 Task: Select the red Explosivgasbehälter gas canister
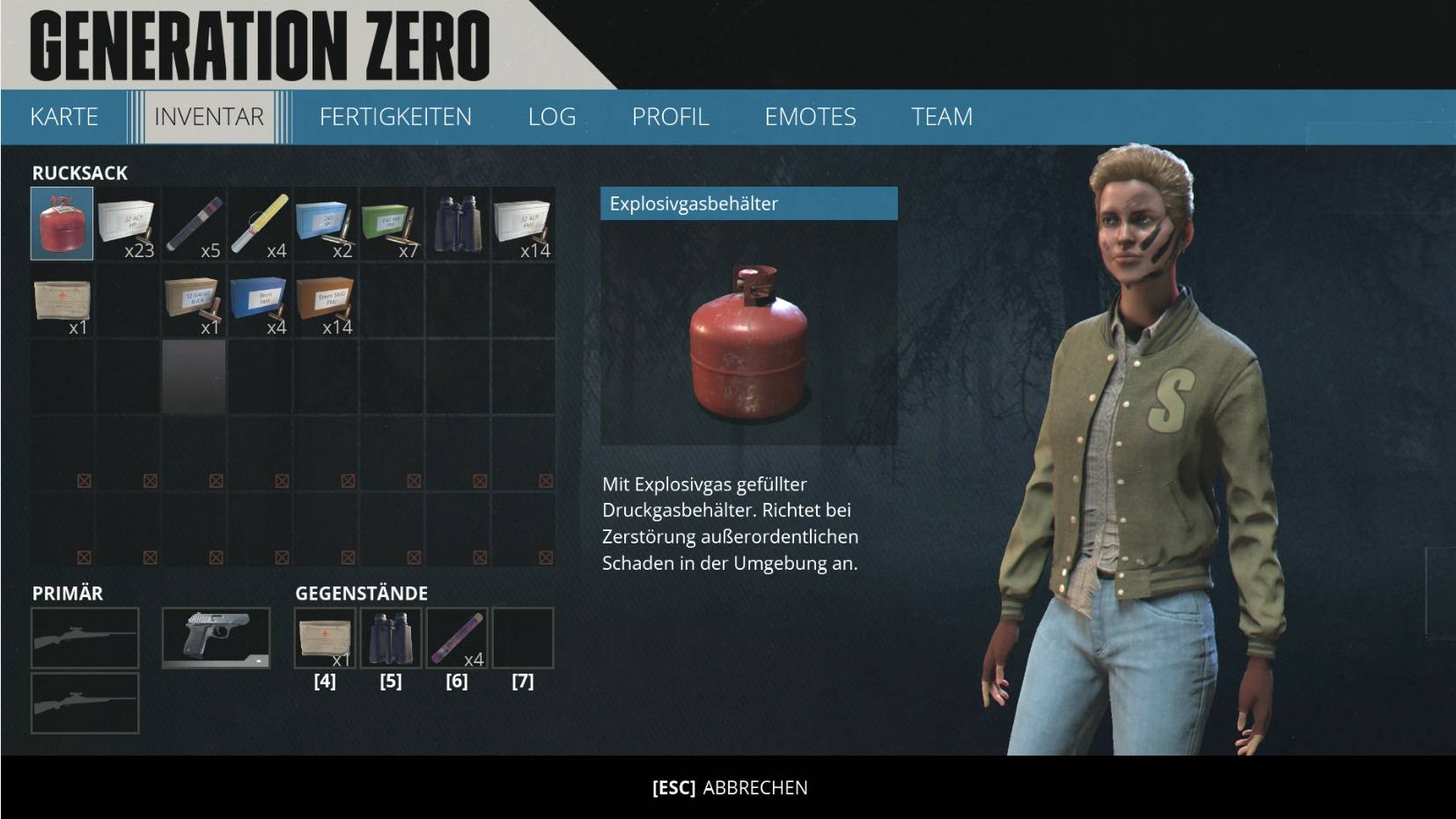click(62, 225)
